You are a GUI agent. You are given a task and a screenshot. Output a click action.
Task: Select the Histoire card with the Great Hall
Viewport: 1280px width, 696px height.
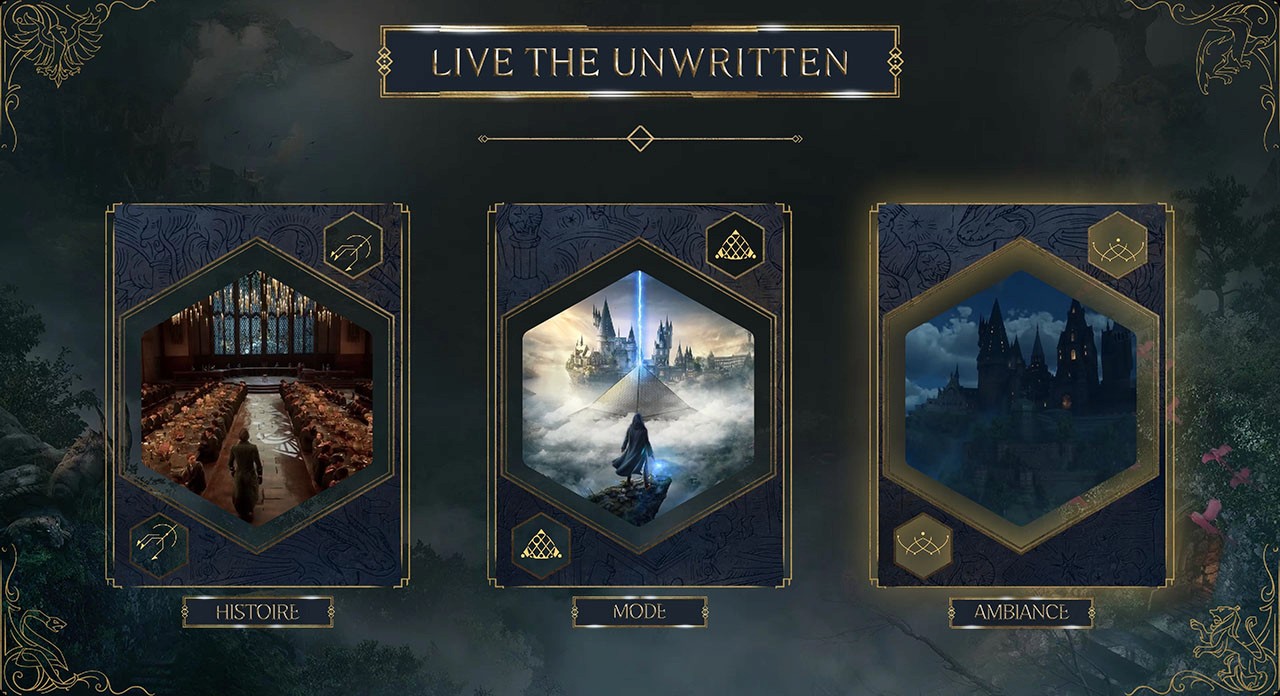tap(257, 396)
